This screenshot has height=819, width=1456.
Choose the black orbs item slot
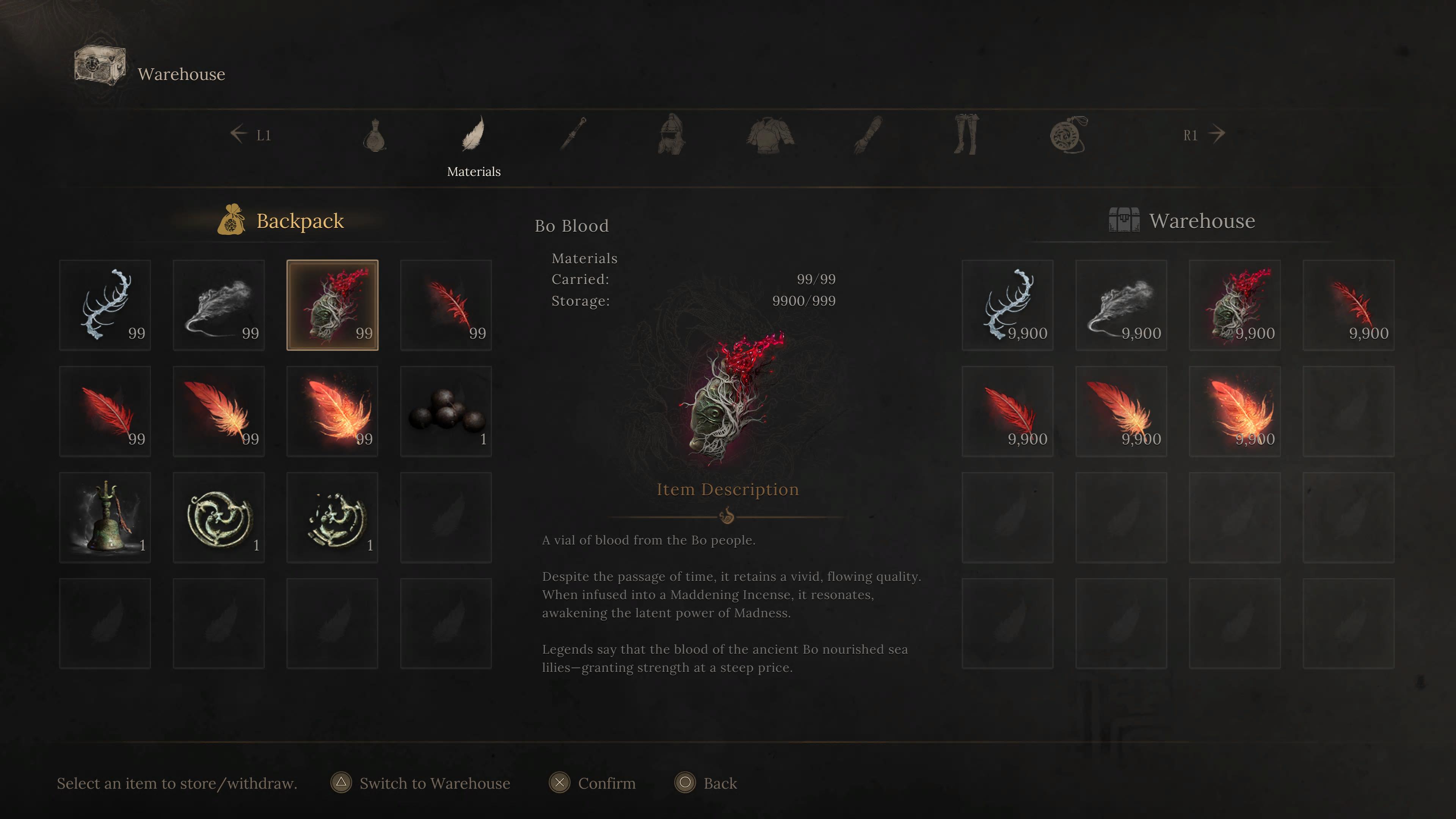[446, 411]
